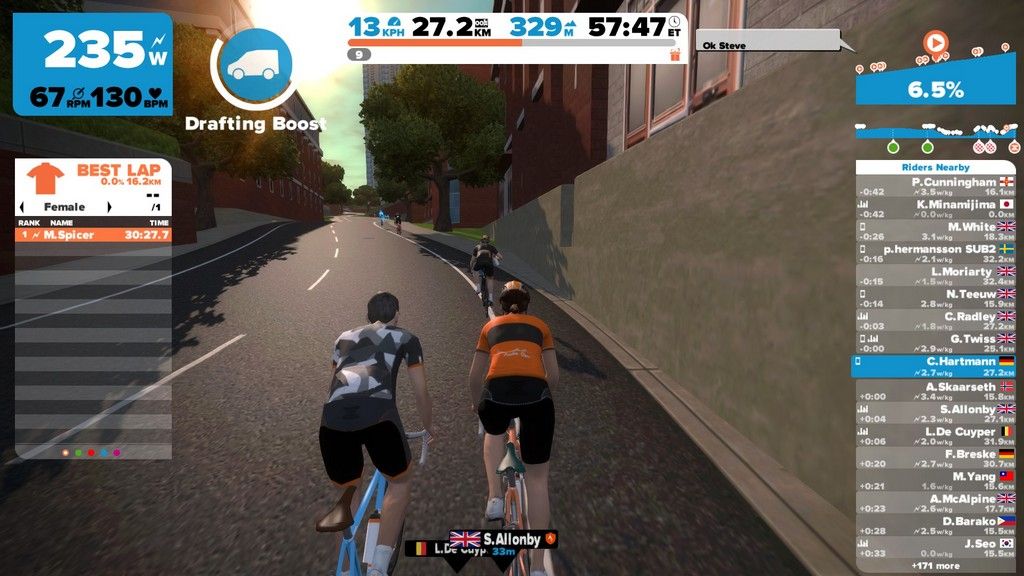Select F.Breske in Riders Nearby

coord(934,458)
